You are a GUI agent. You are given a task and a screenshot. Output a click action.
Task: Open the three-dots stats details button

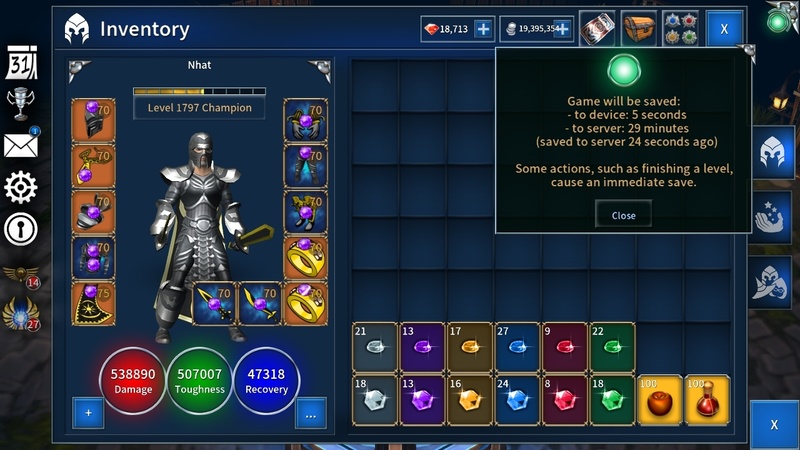310,412
